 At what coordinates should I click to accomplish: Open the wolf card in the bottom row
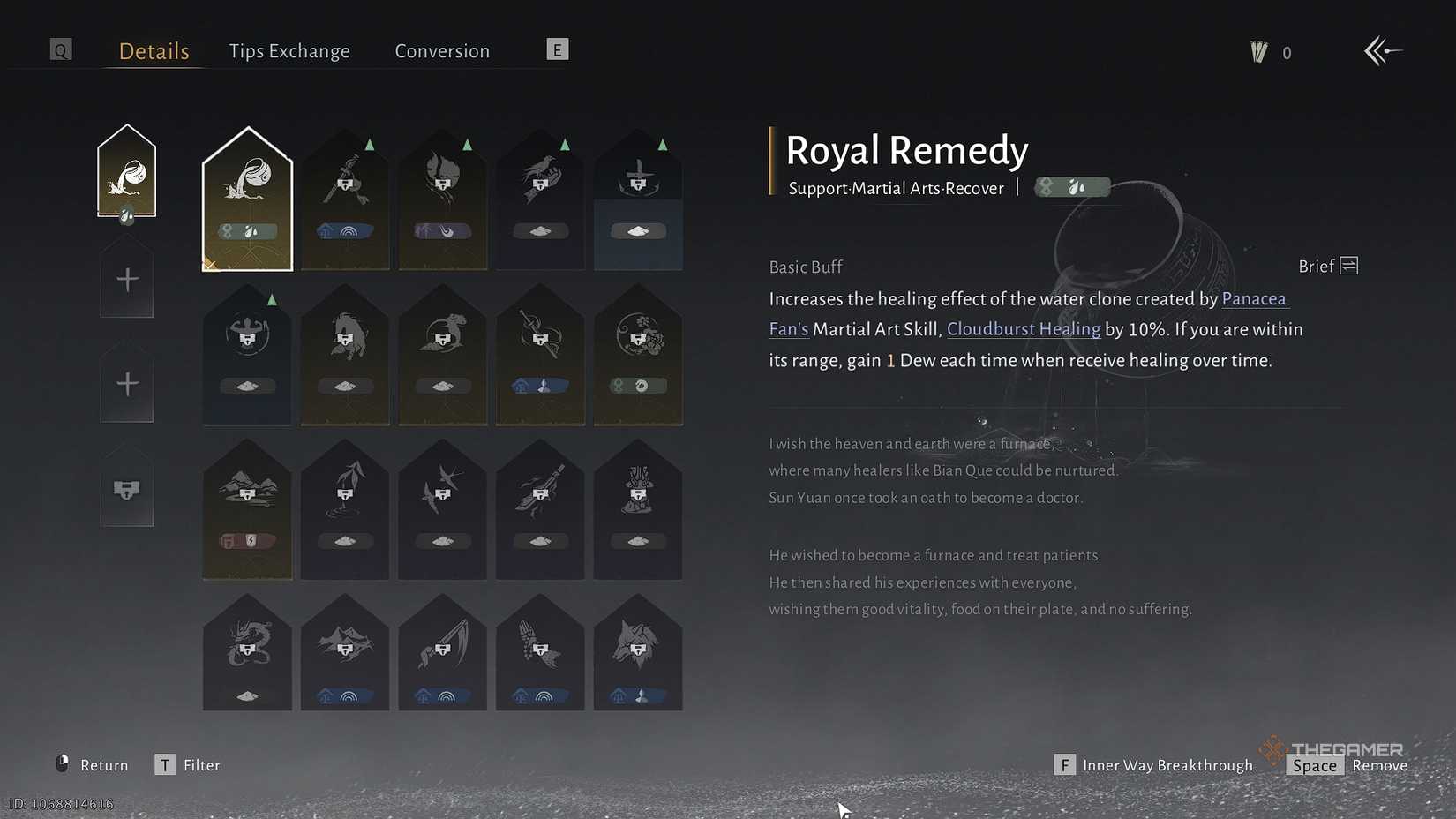tap(638, 653)
